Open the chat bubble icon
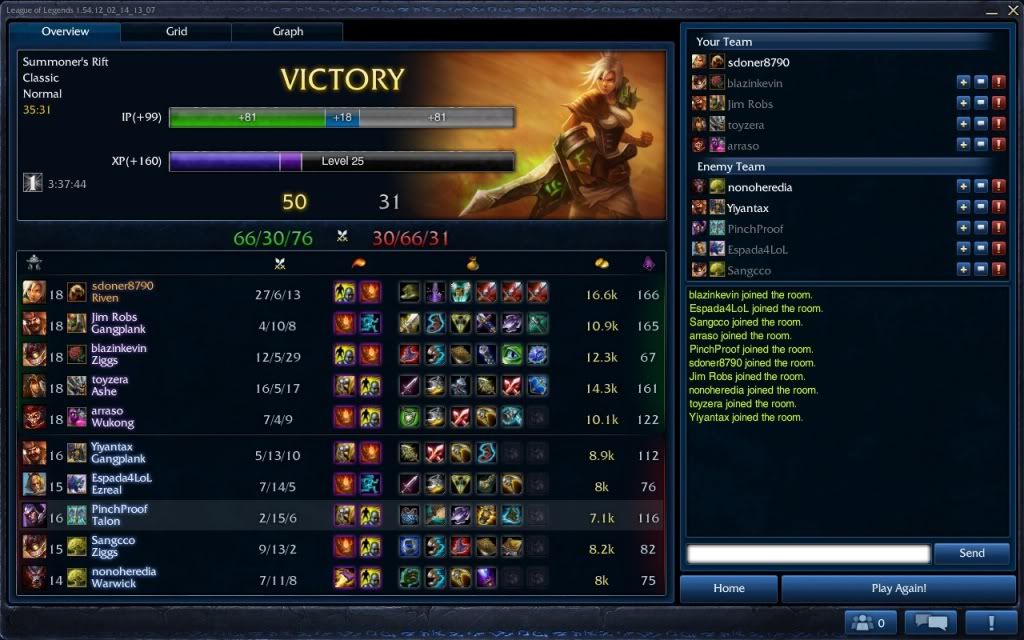The height and width of the screenshot is (640, 1024). click(x=930, y=622)
